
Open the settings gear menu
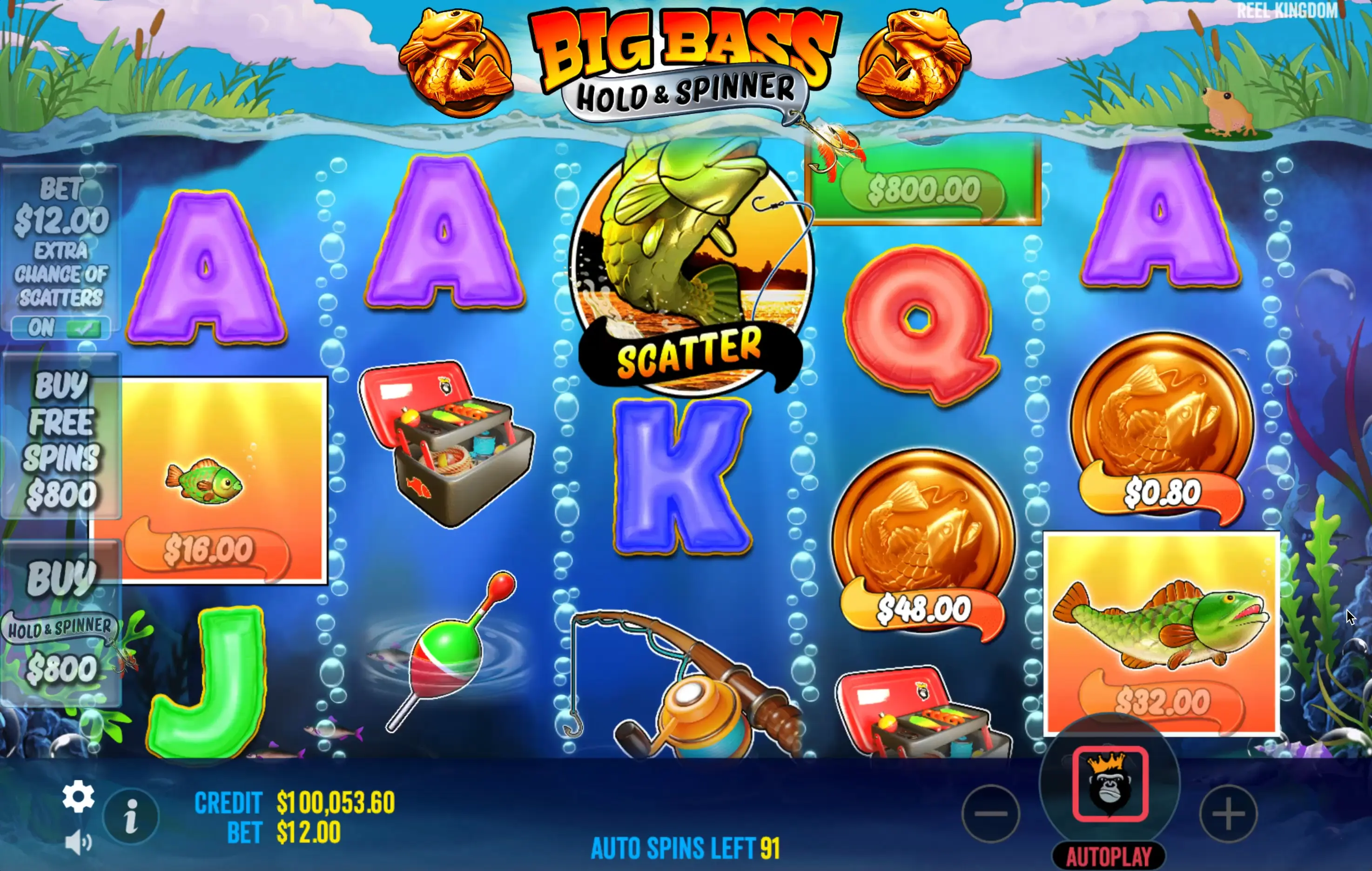click(x=78, y=797)
